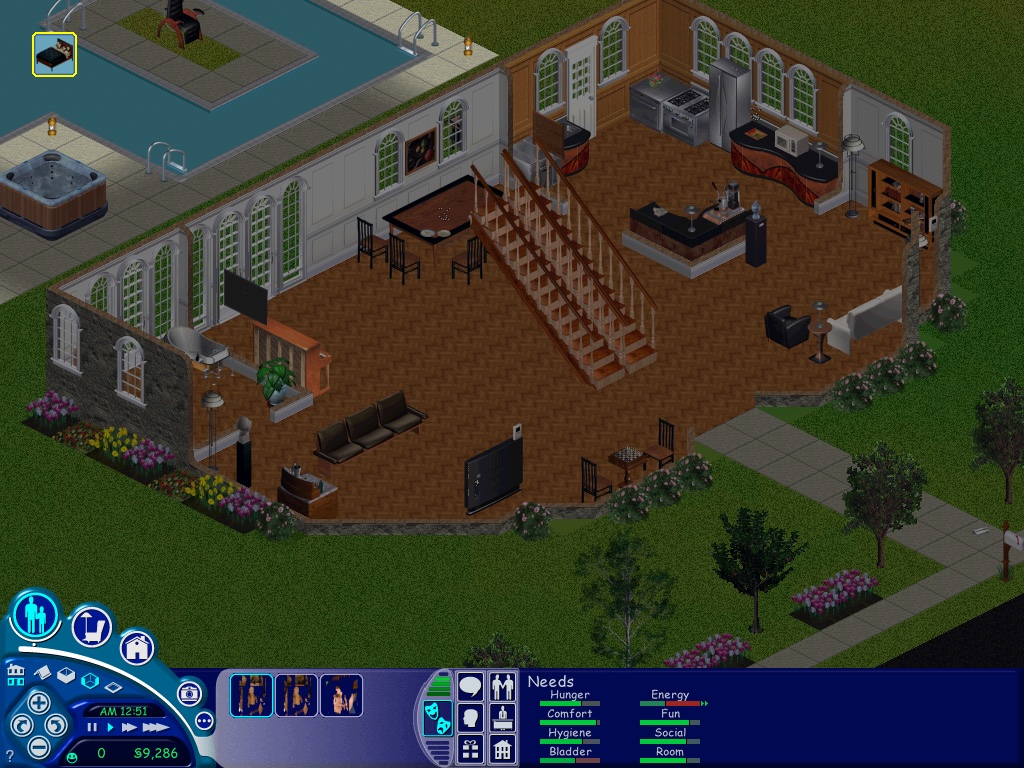Pause the game
1024x768 pixels.
coord(92,728)
